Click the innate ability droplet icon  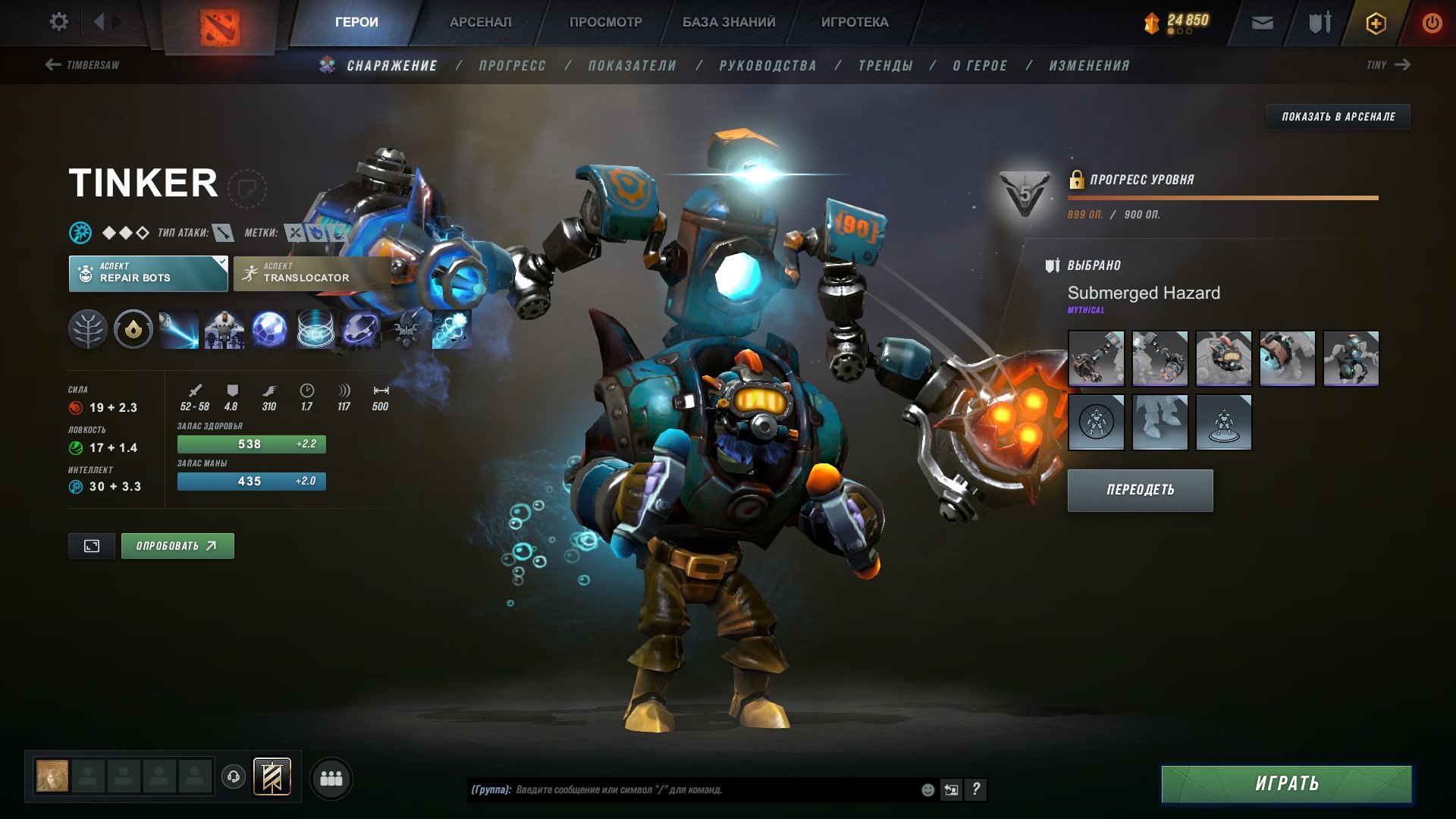pyautogui.click(x=133, y=329)
